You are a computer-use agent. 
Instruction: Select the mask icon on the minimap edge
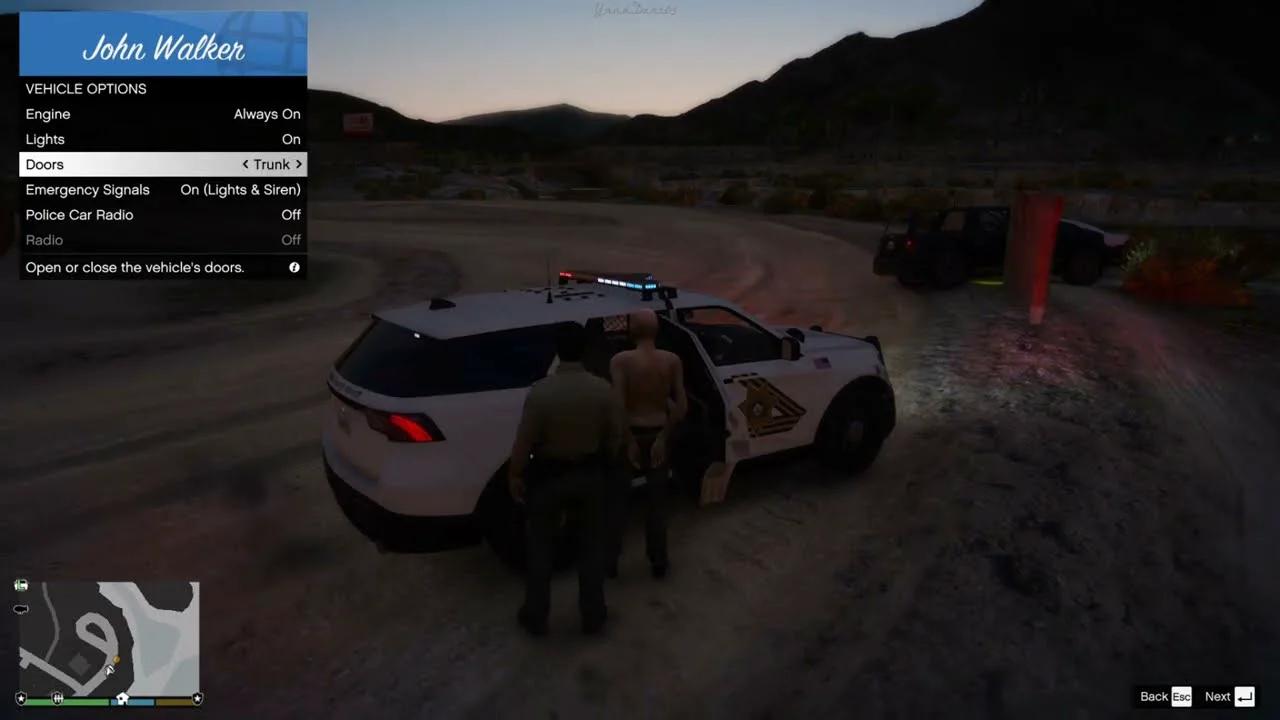(21, 608)
